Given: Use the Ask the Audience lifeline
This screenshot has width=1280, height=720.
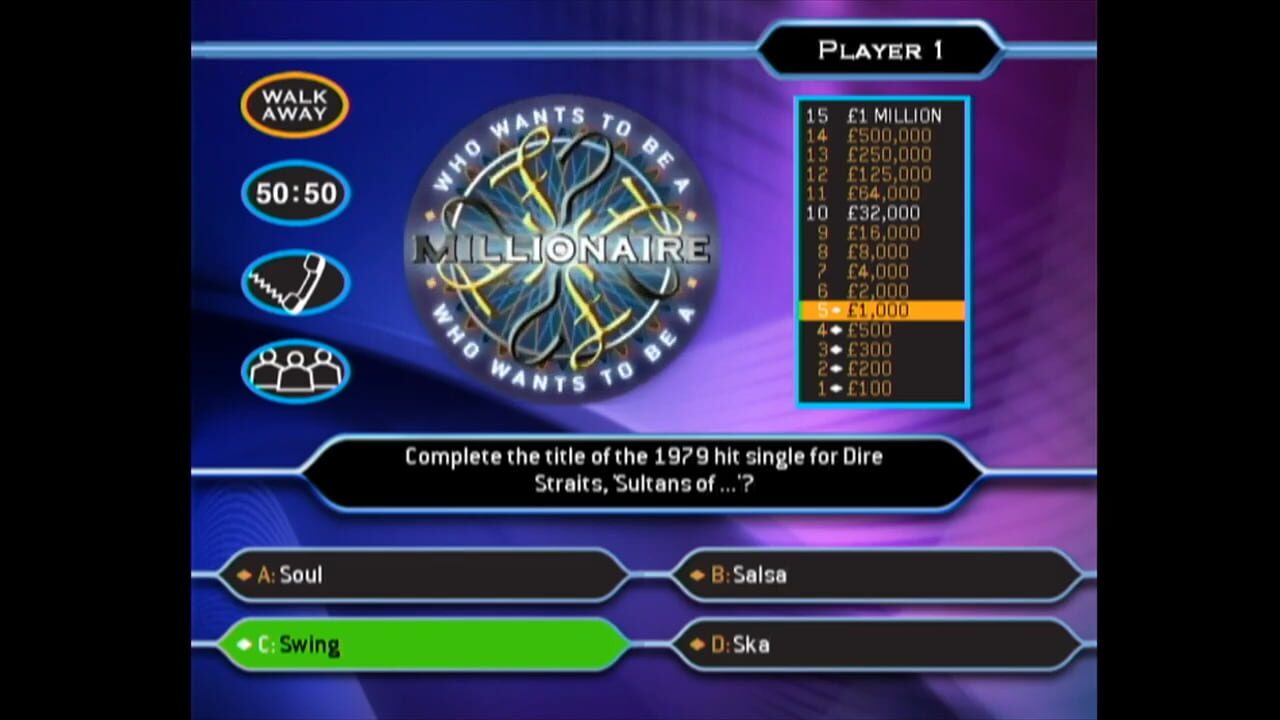Looking at the screenshot, I should pyautogui.click(x=294, y=370).
